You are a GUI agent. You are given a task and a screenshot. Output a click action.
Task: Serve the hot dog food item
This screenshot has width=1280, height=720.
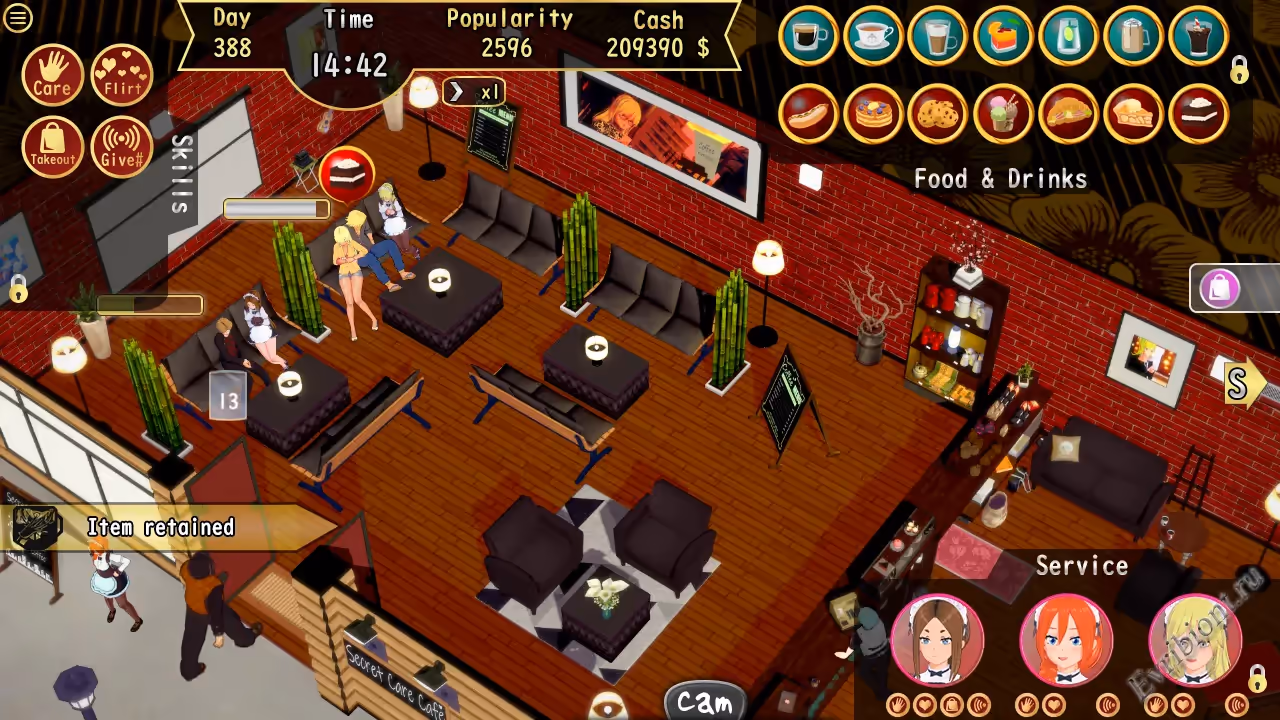(x=808, y=113)
